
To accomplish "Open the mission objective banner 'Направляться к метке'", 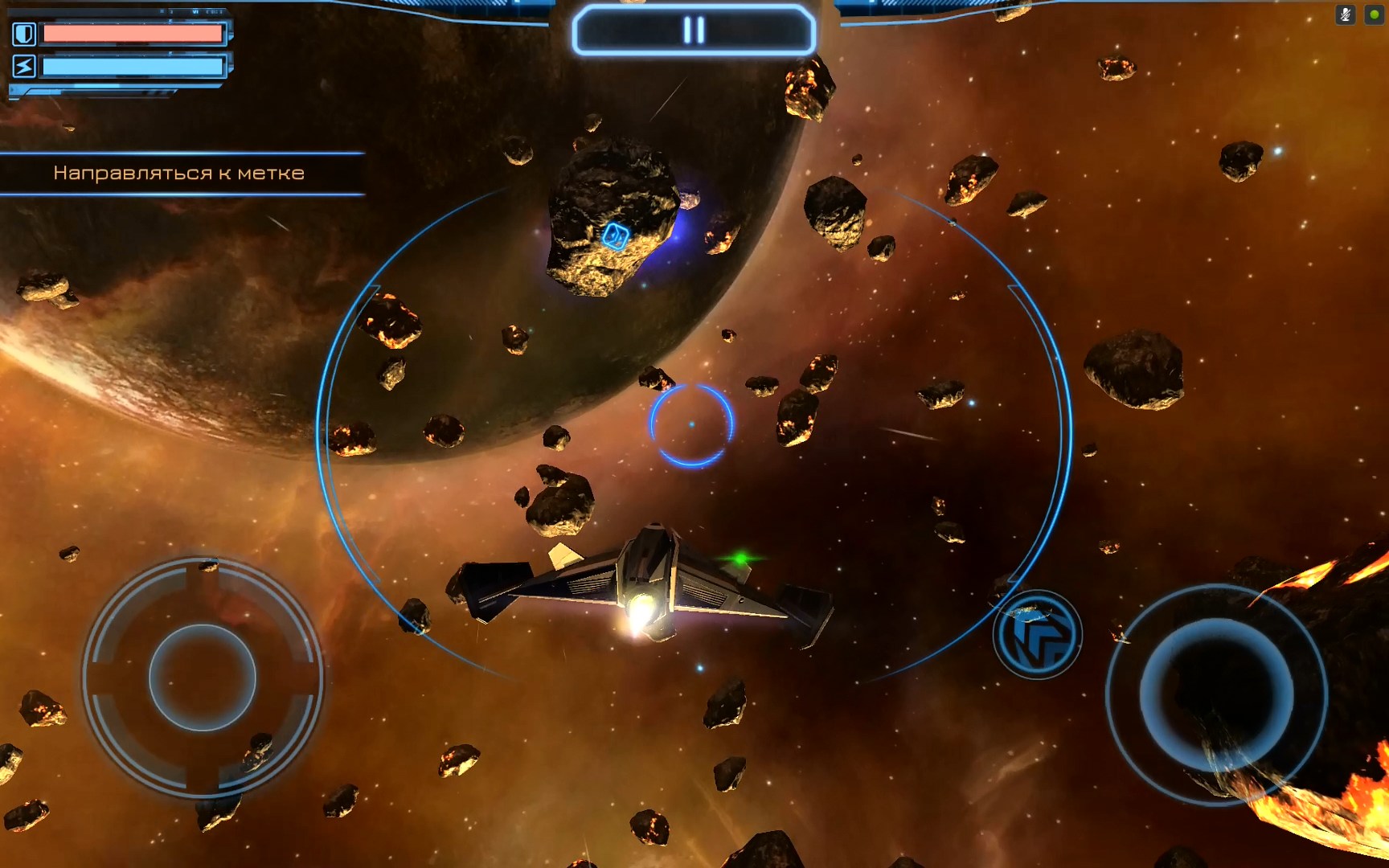I will point(180,171).
